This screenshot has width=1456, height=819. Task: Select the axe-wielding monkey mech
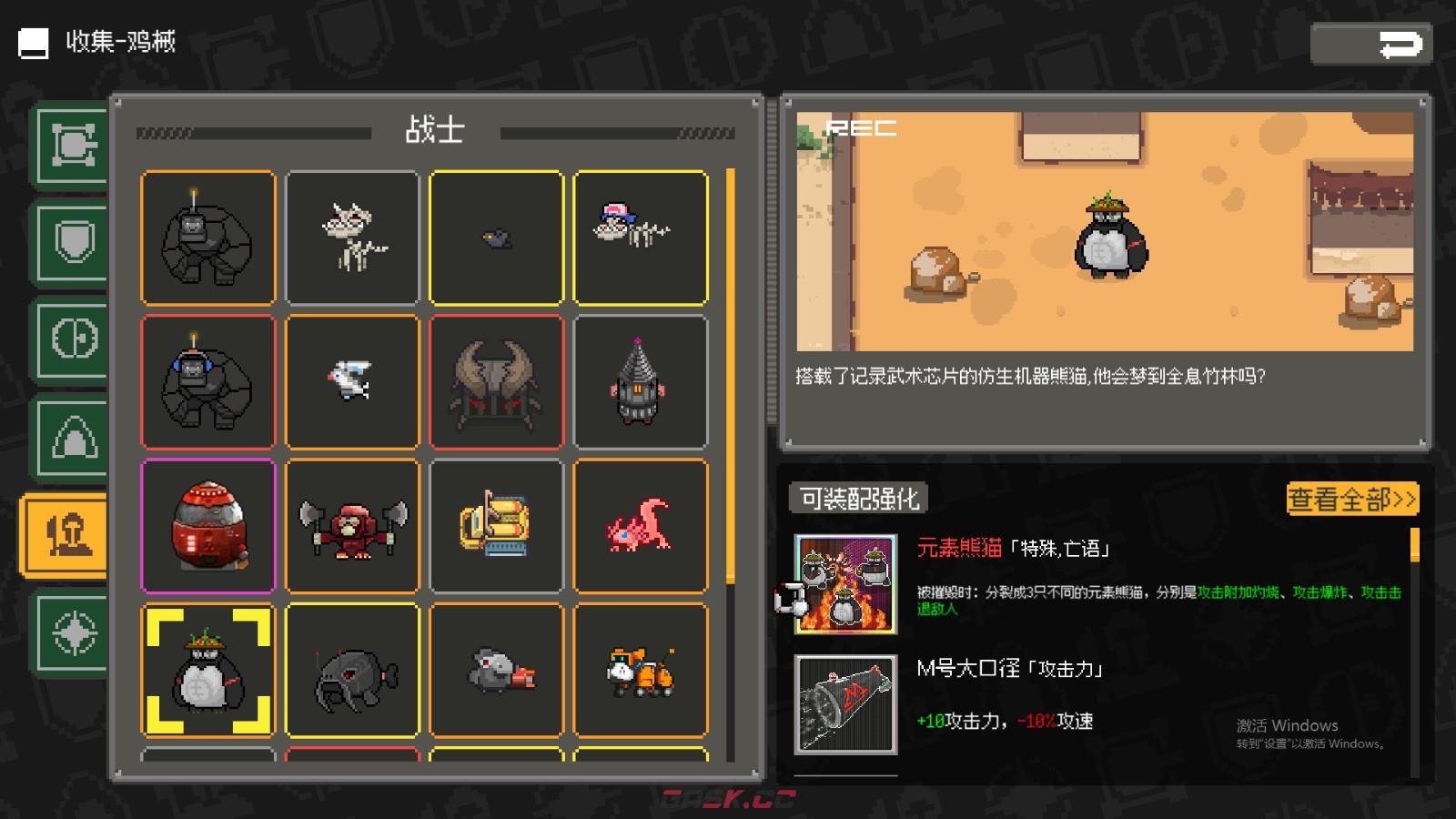click(x=352, y=526)
